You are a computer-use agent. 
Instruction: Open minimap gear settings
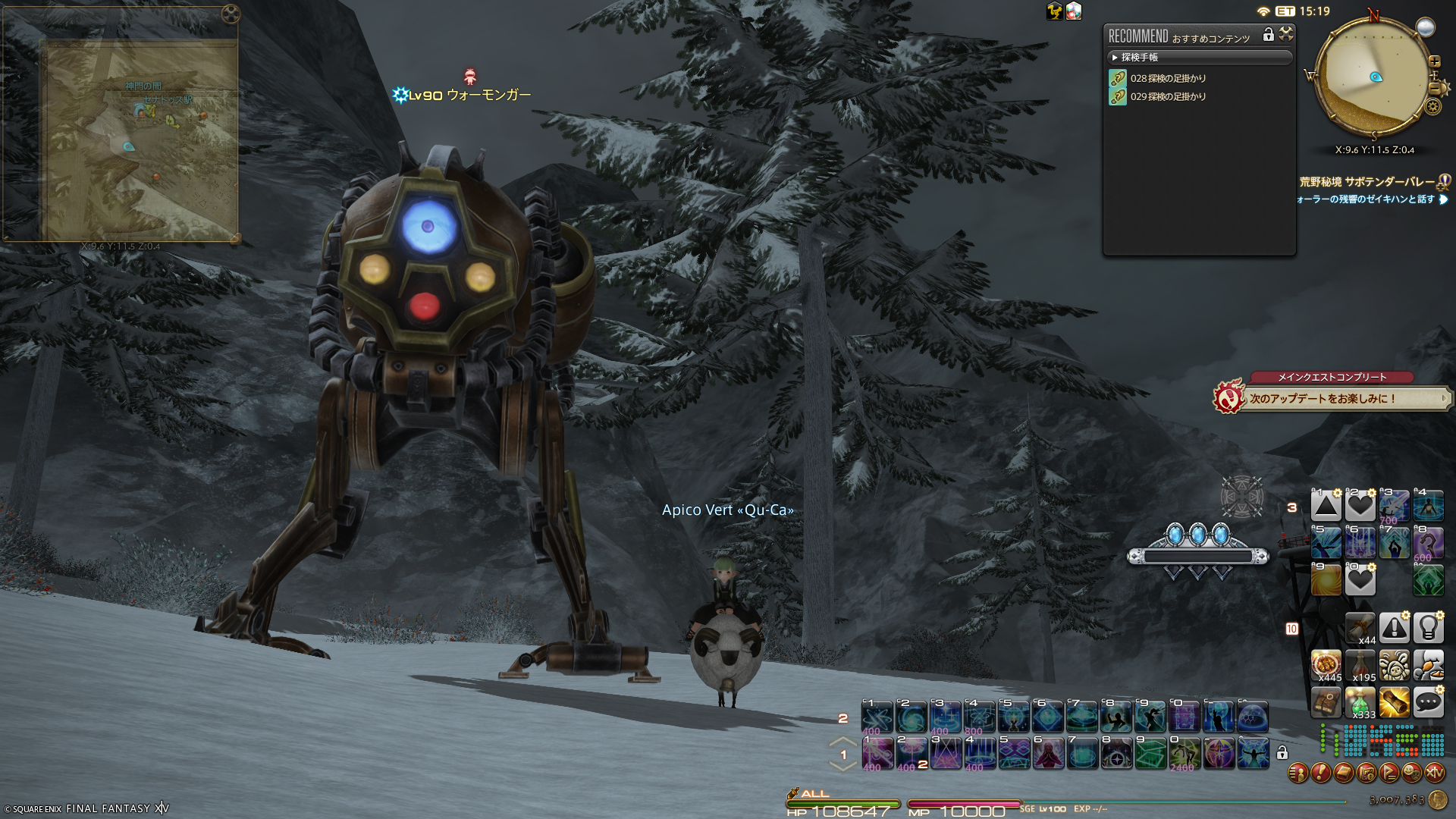click(1432, 106)
